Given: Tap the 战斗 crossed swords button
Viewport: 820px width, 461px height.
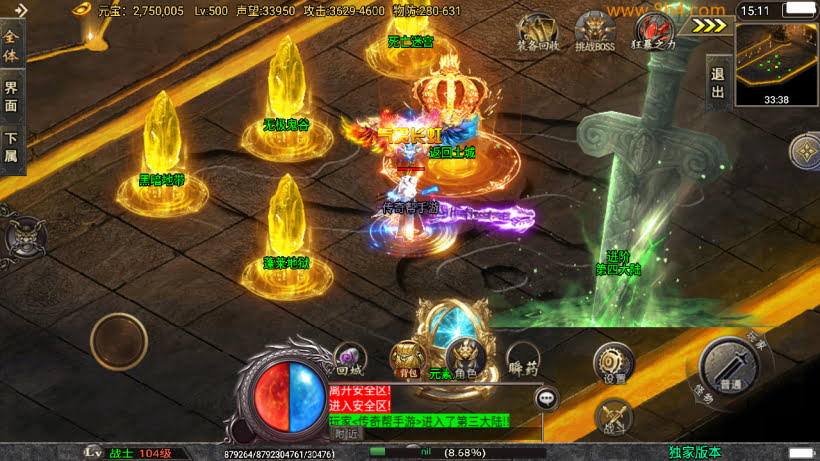Looking at the screenshot, I should click(x=613, y=418).
